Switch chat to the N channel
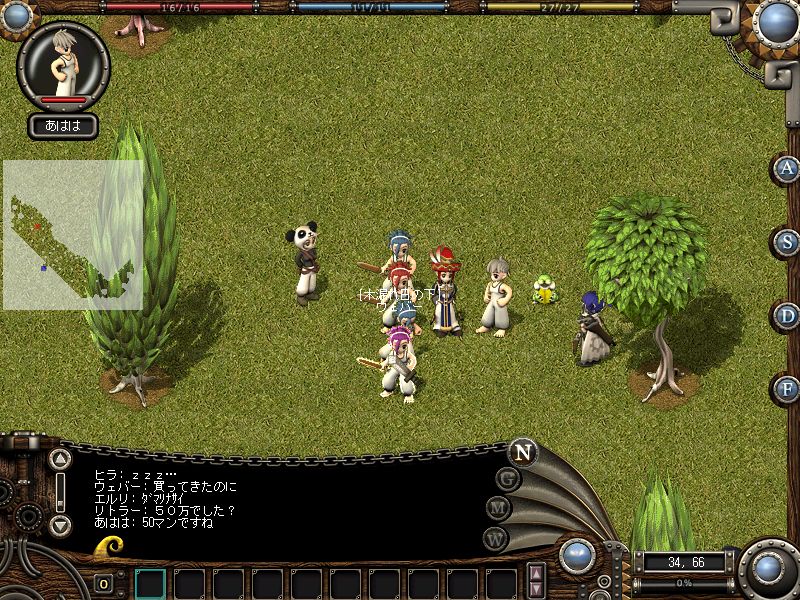This screenshot has height=600, width=800. [522, 451]
